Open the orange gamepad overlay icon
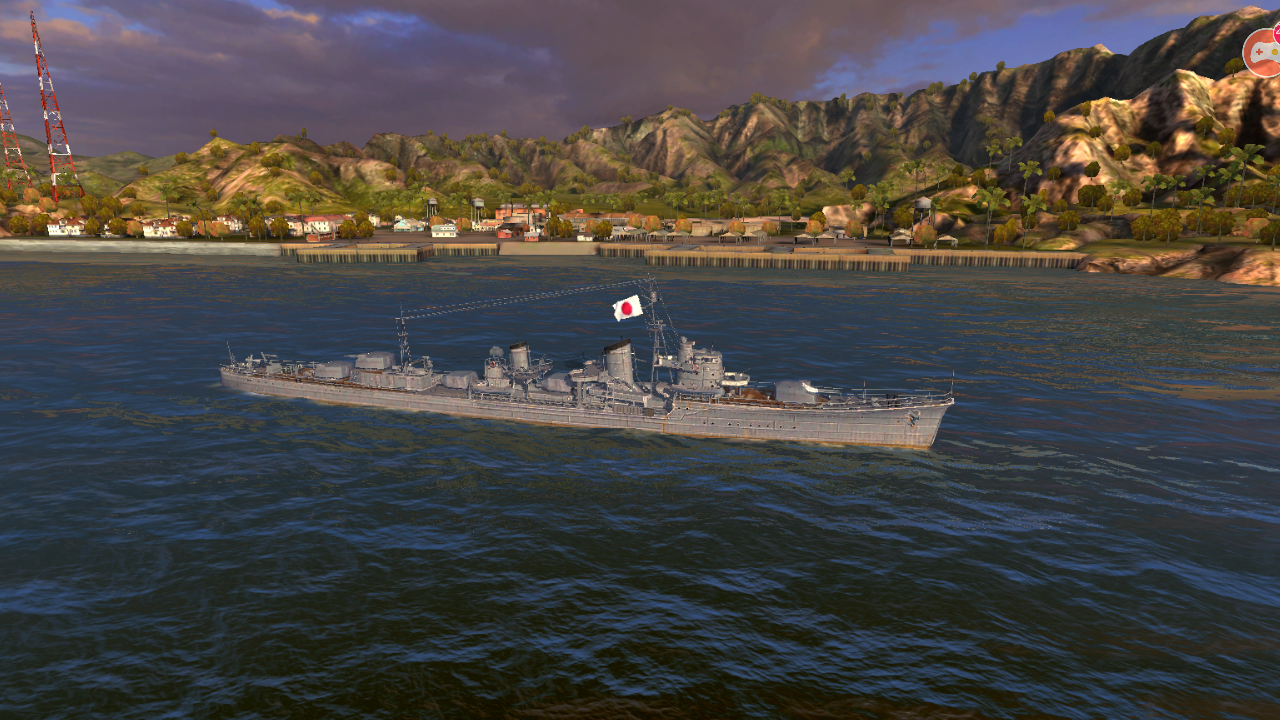Image resolution: width=1280 pixels, height=720 pixels. tap(1262, 51)
